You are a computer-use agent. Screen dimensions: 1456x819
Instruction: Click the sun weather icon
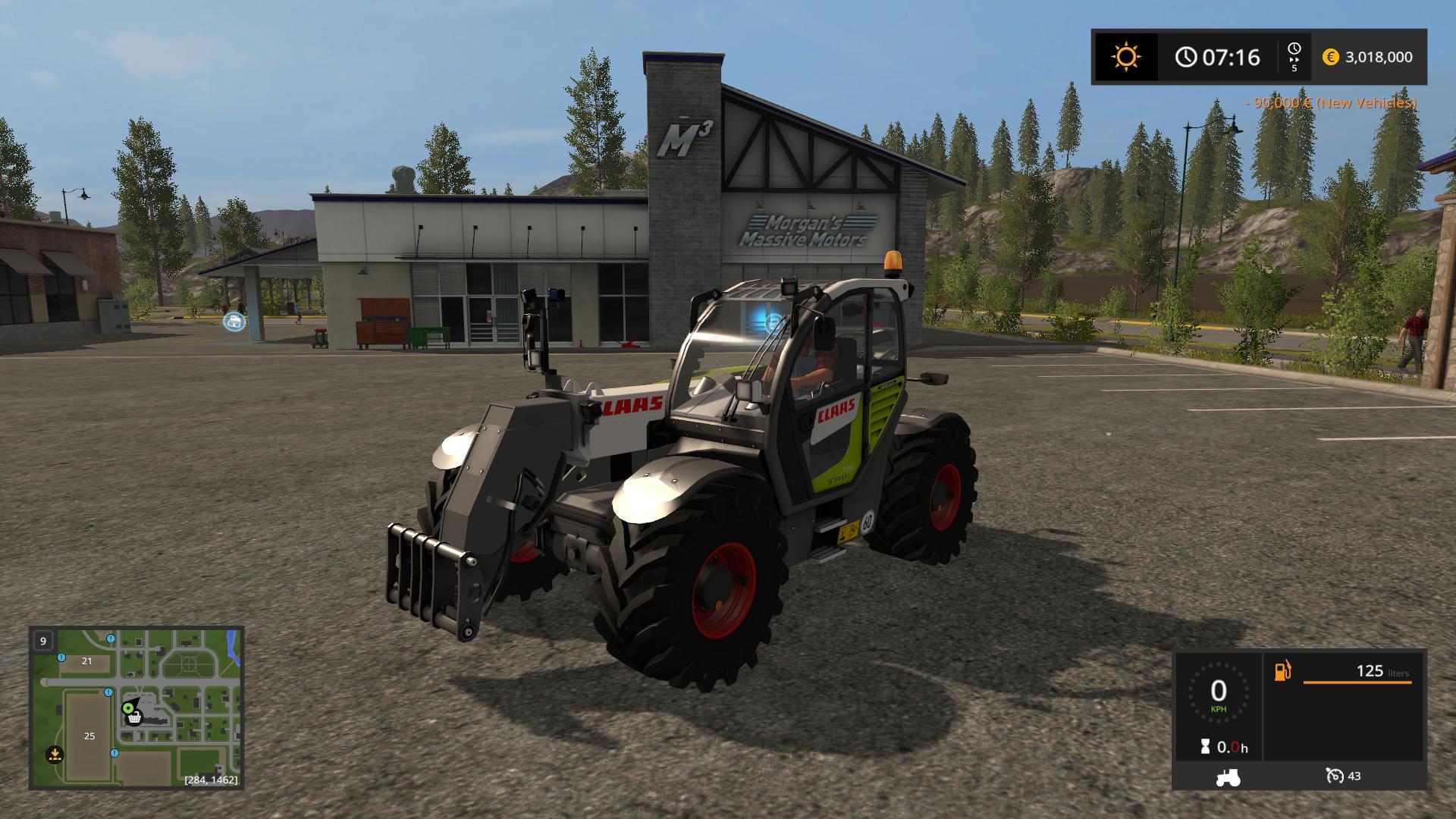click(1125, 57)
